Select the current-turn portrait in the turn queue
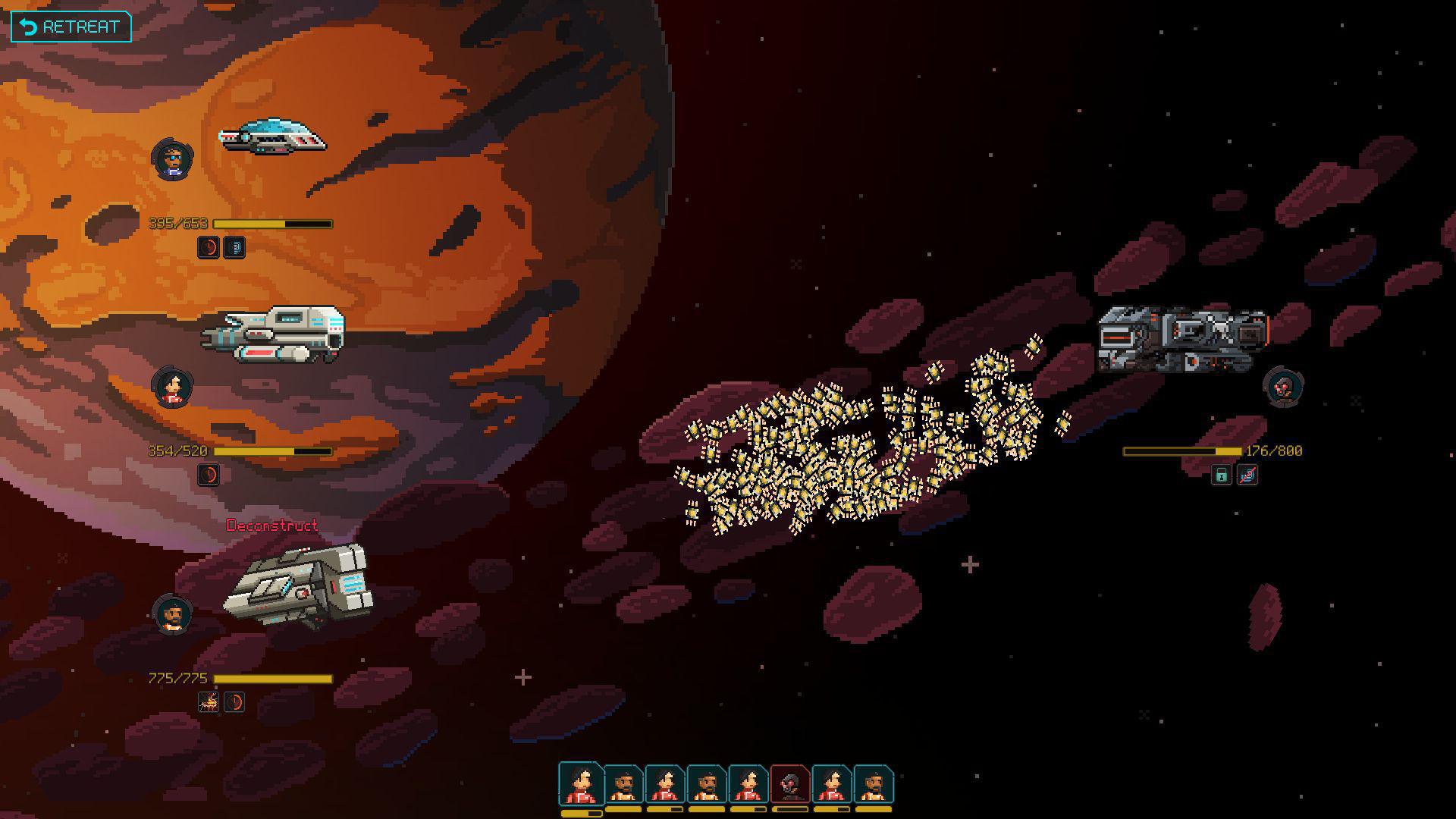This screenshot has width=1456, height=819. (x=581, y=783)
